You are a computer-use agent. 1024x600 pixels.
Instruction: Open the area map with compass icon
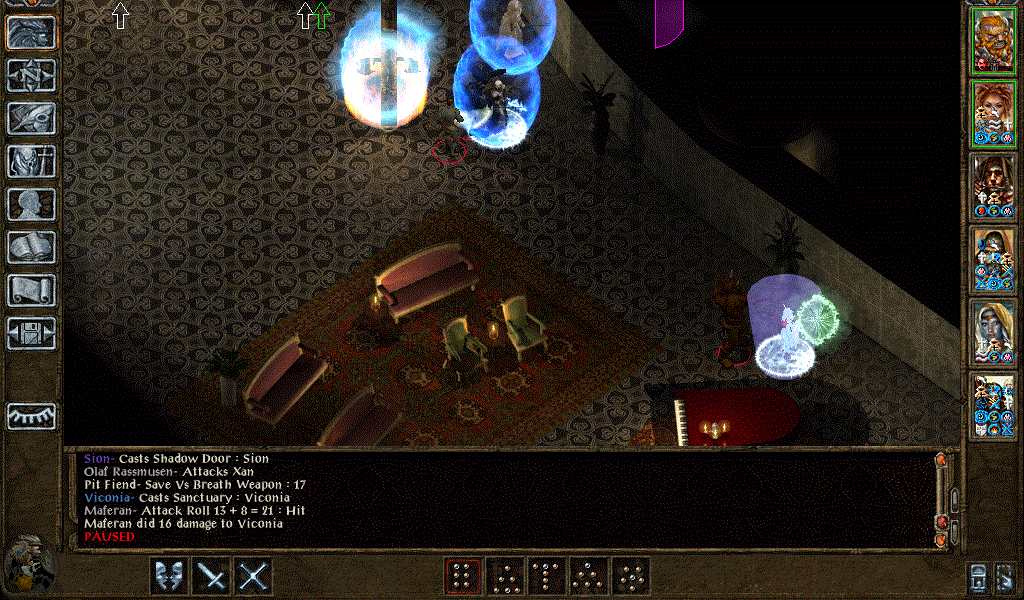pyautogui.click(x=31, y=75)
